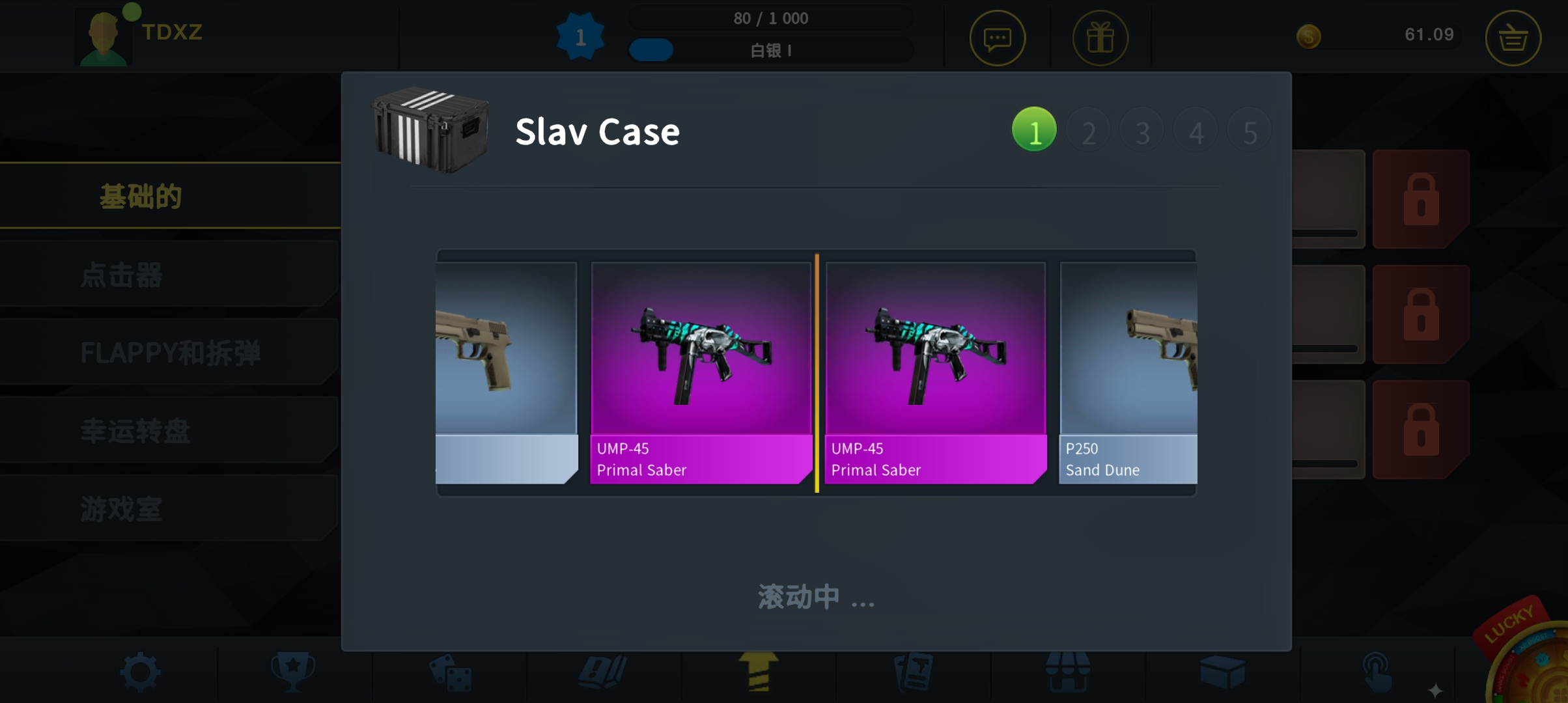The image size is (1568, 703).
Task: Claim rewards via the gift icon
Action: click(x=1100, y=38)
